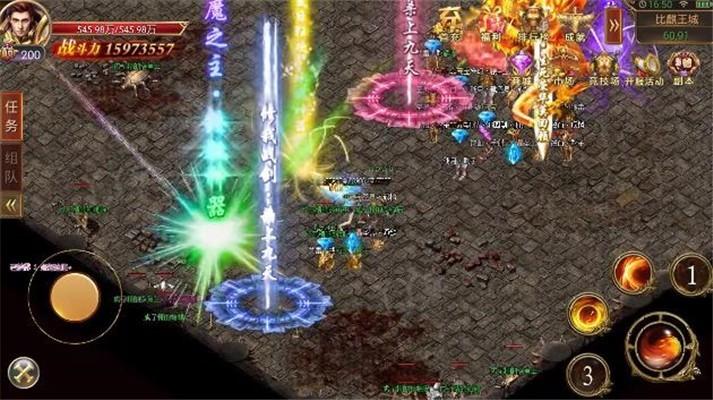Tap the virtual joystick knob
This screenshot has width=713, height=400.
(75, 295)
